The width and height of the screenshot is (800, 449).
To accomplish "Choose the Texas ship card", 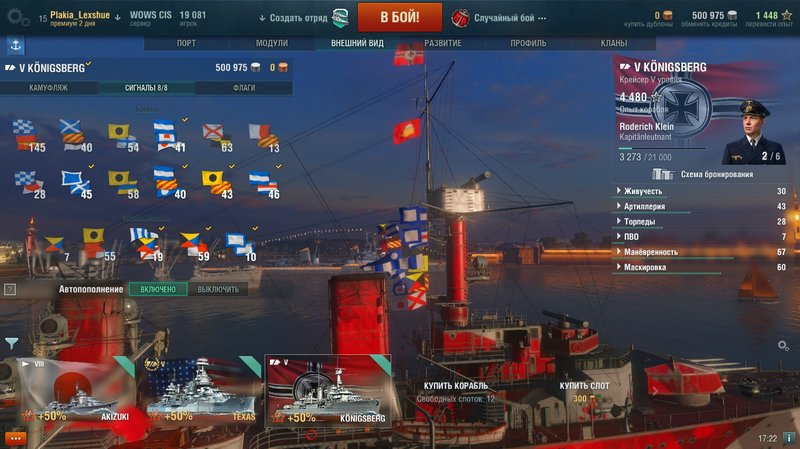I will 200,391.
